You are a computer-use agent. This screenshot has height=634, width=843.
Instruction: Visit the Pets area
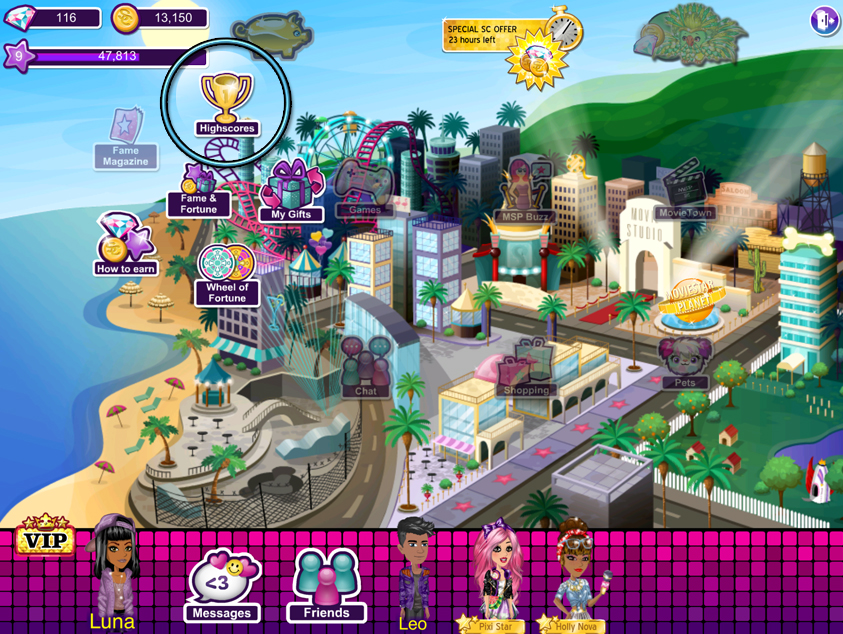coord(685,362)
